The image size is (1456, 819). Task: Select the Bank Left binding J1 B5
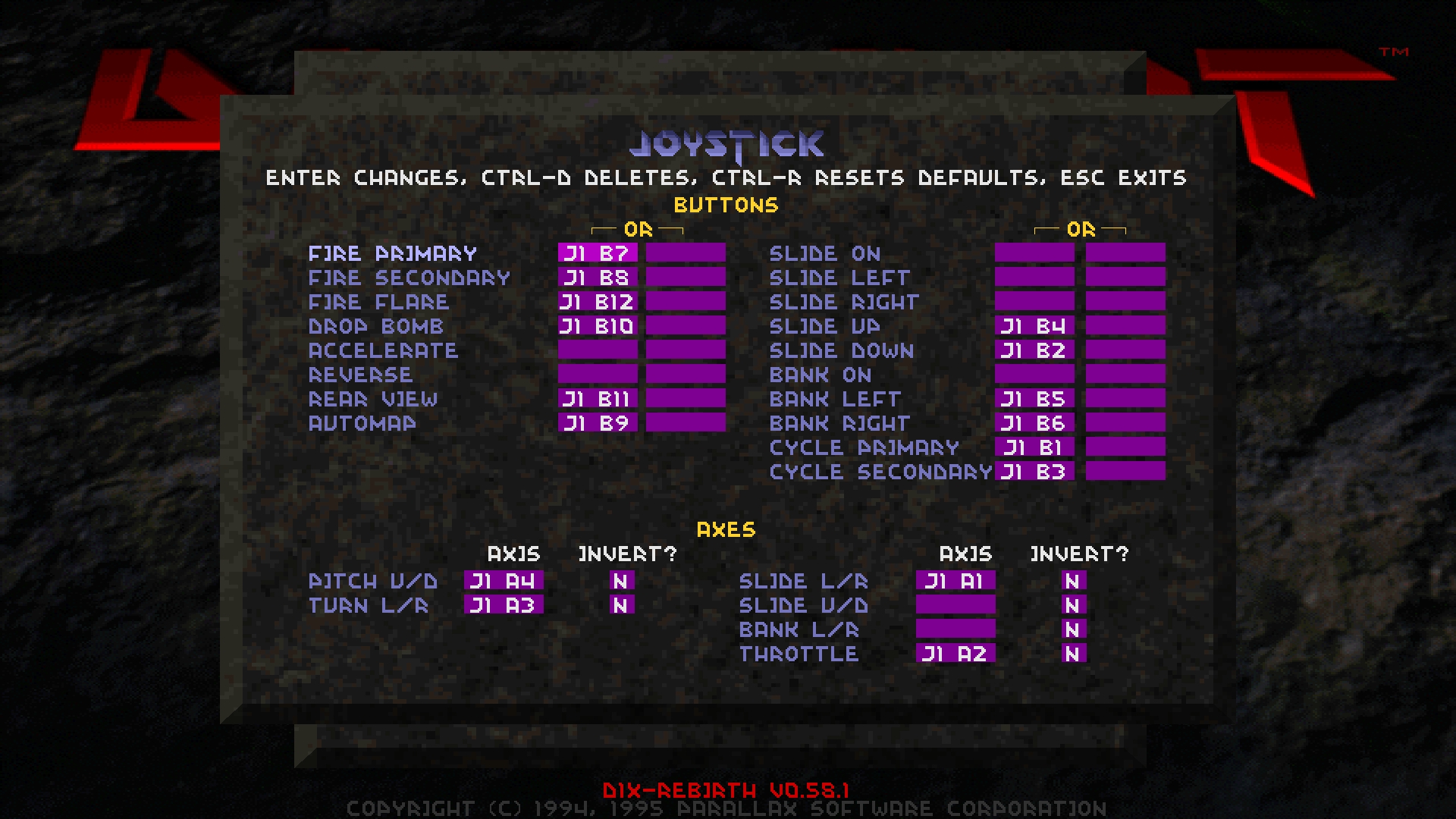tap(1034, 400)
